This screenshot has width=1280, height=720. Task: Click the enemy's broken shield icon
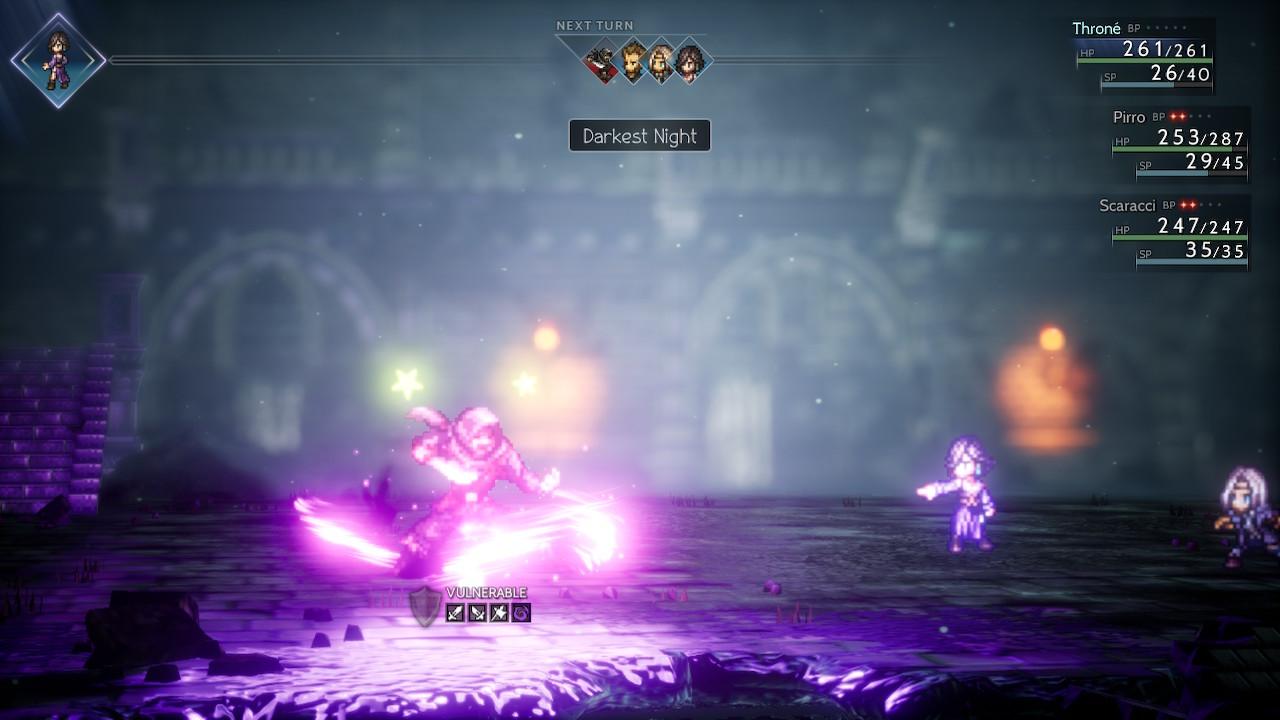pos(424,606)
